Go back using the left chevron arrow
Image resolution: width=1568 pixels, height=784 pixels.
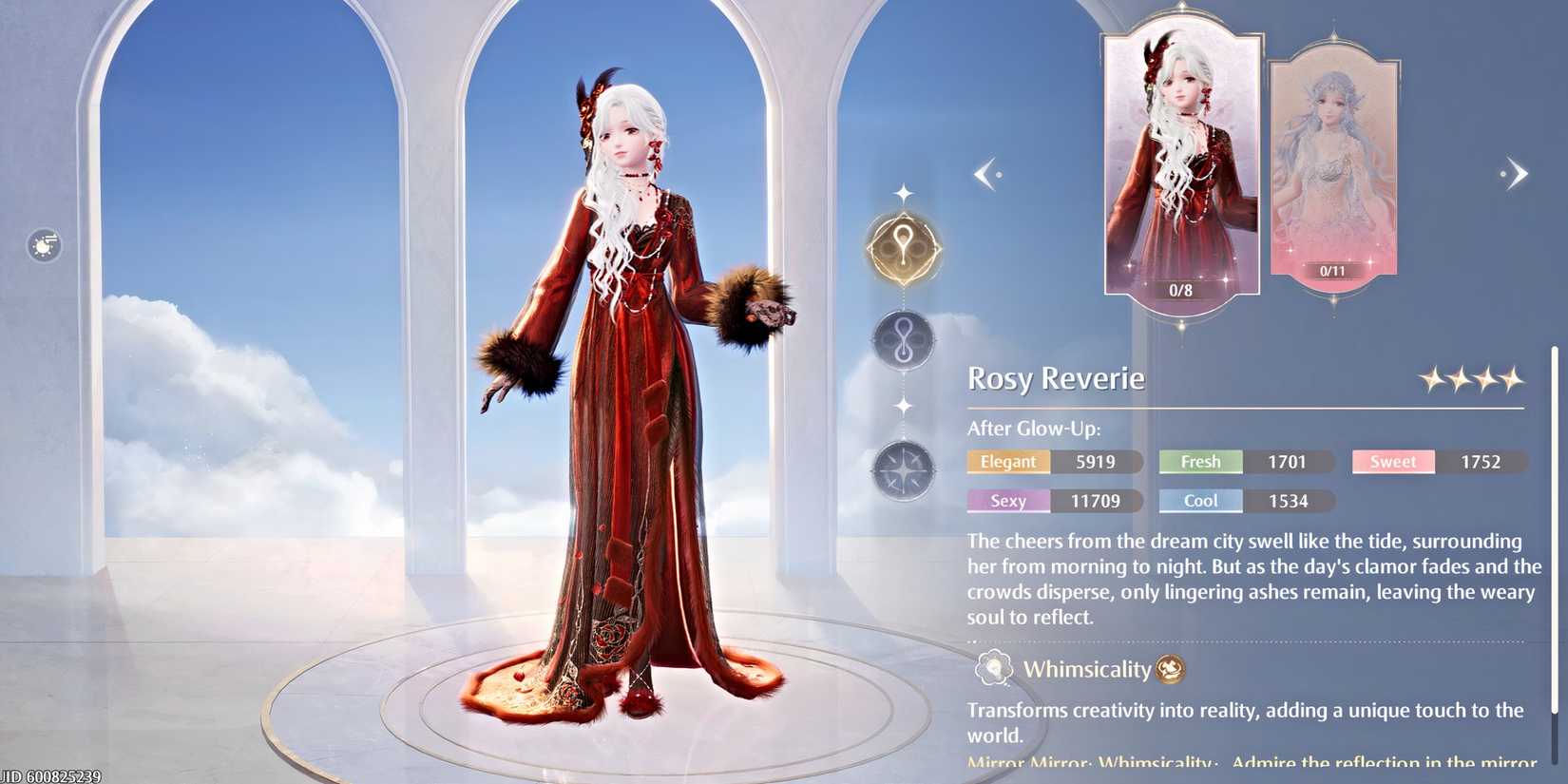988,173
